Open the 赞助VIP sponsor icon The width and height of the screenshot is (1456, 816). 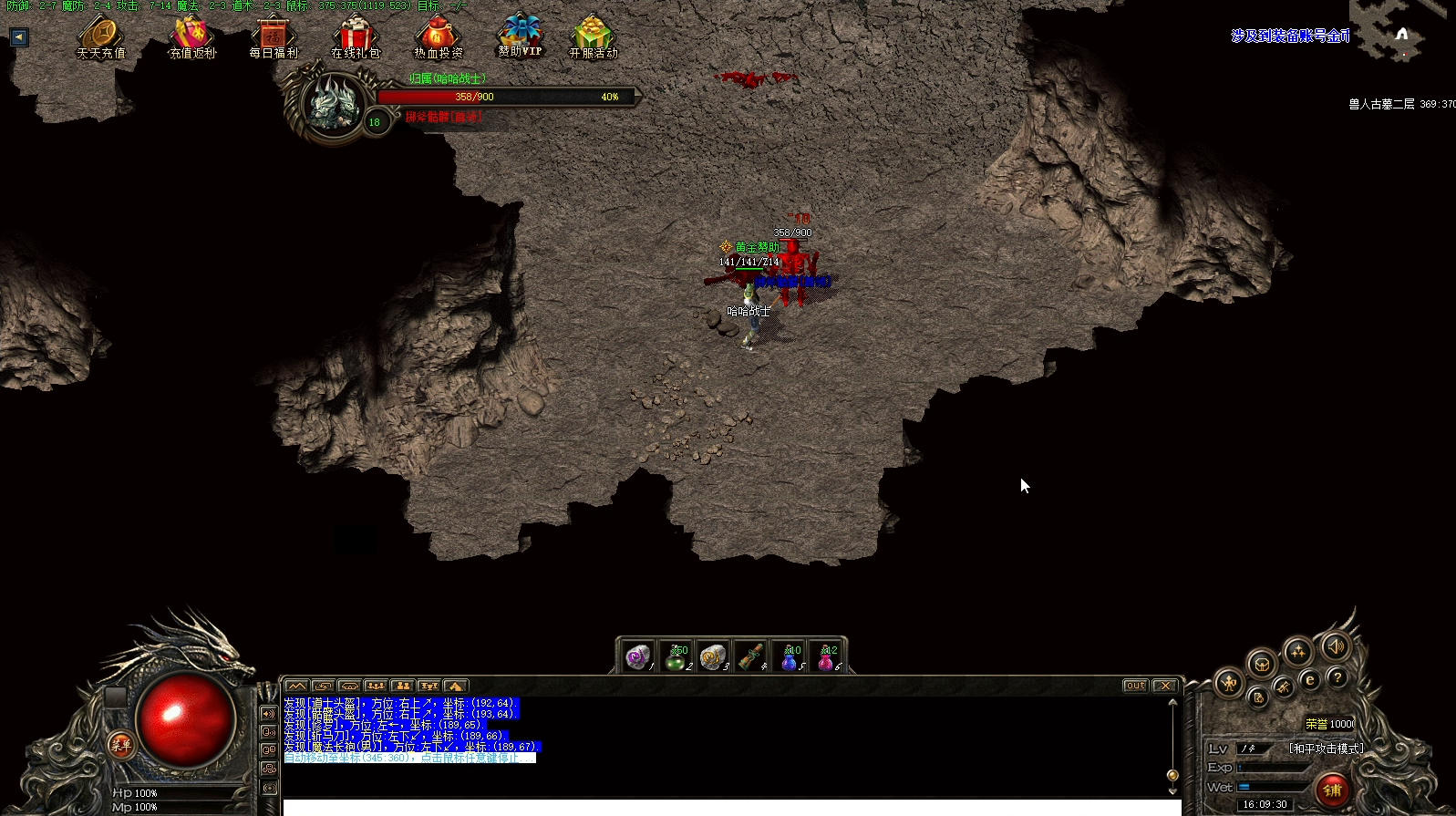click(520, 35)
